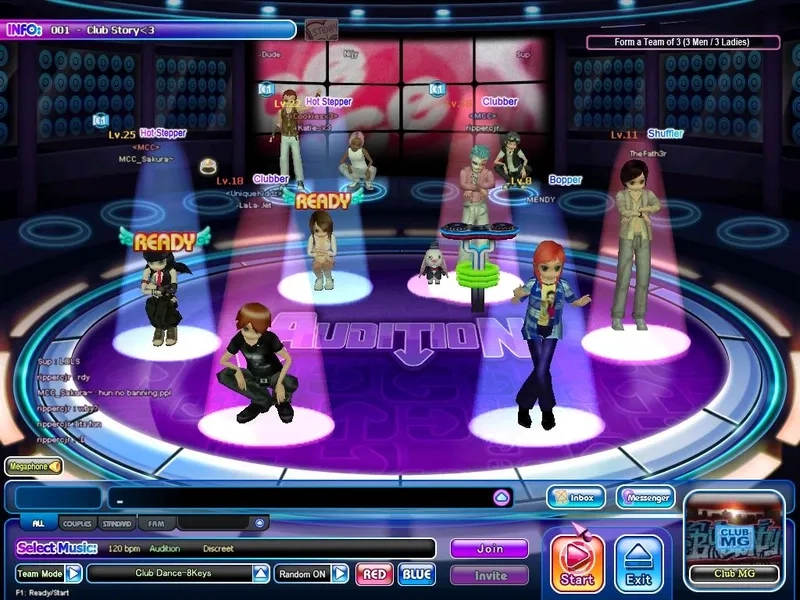Image resolution: width=800 pixels, height=600 pixels.
Task: Toggle the Random ON arrow
Action: (x=340, y=574)
